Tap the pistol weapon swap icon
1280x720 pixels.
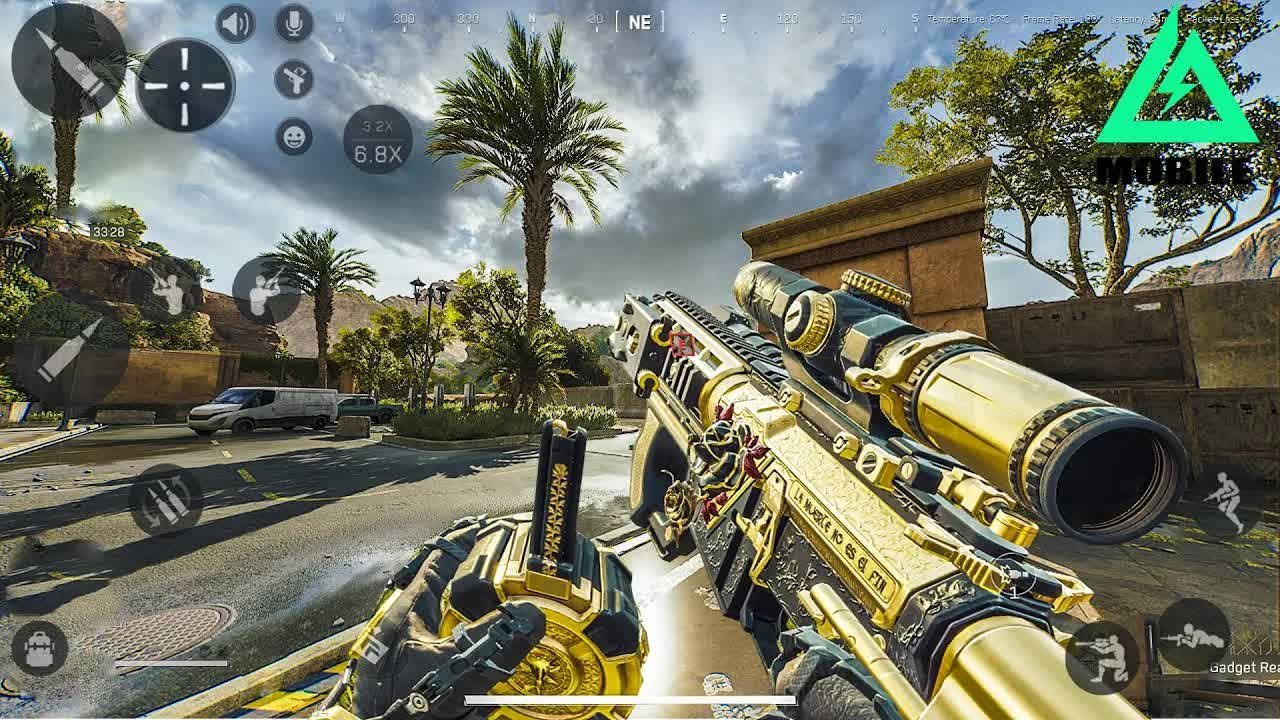tap(294, 79)
